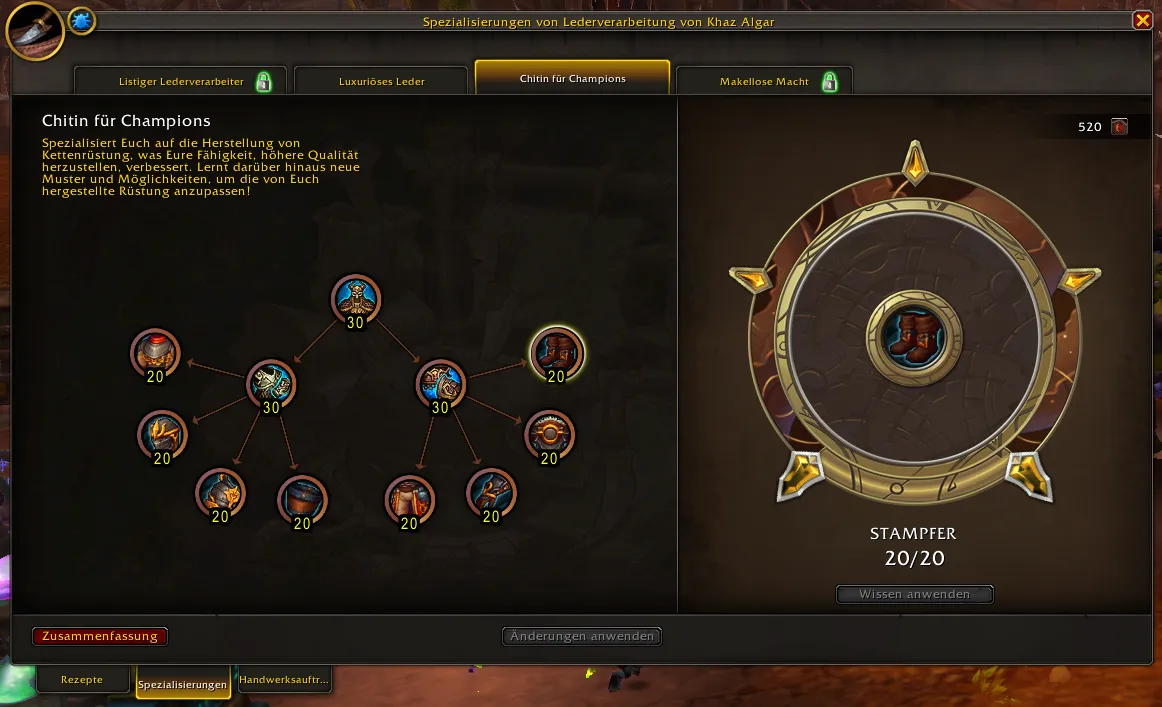
Task: Switch to the Makellose Macht tab
Action: [765, 81]
